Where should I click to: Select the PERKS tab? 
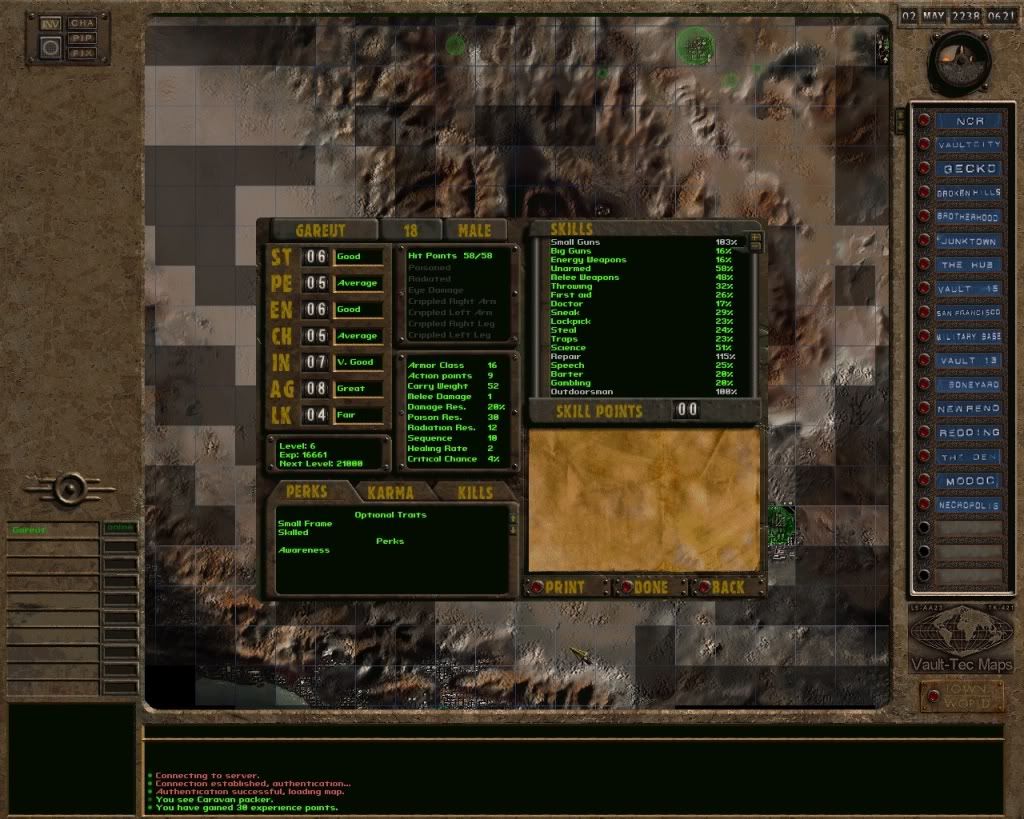(306, 492)
